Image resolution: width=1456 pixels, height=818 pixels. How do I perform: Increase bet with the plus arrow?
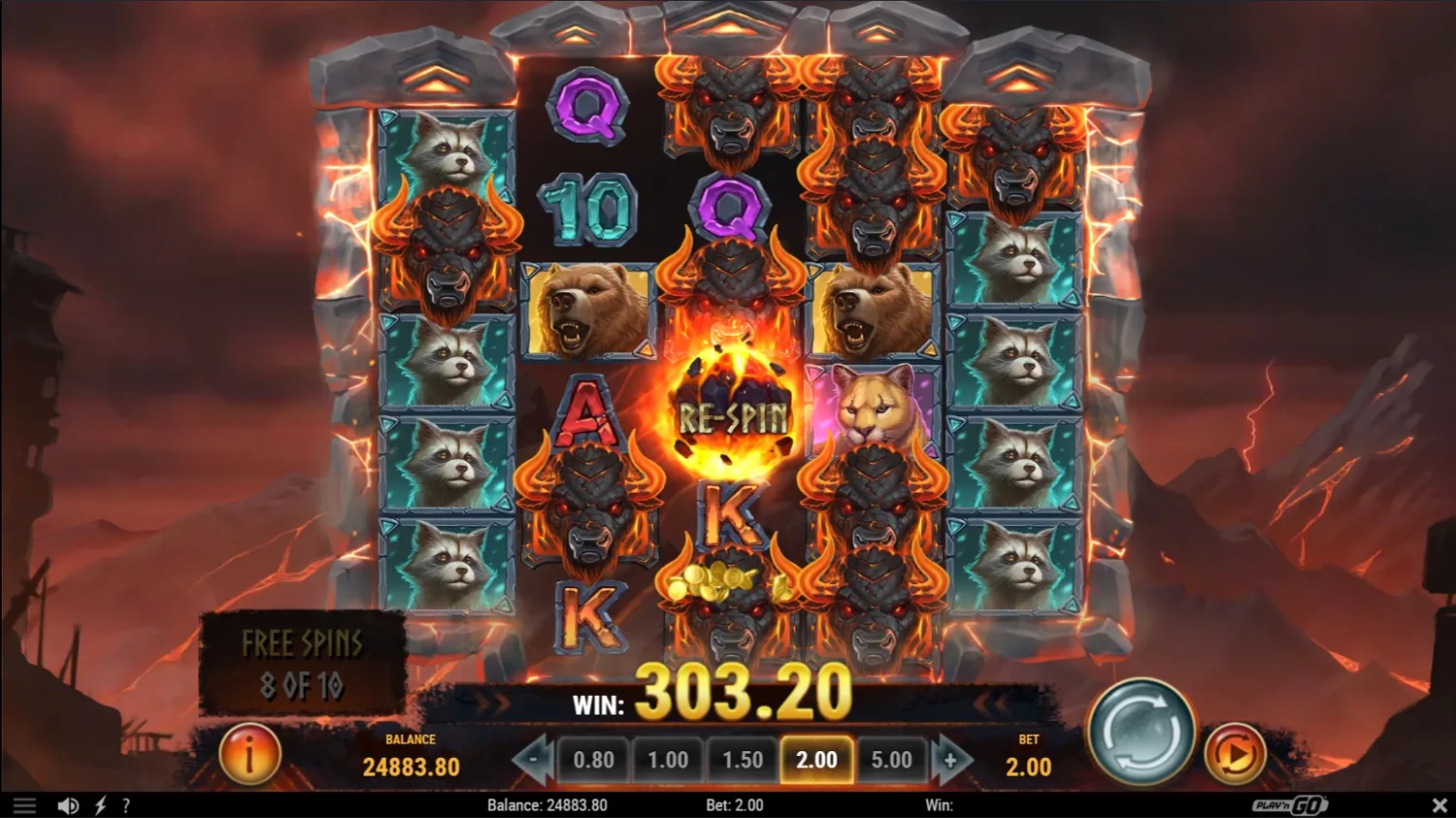[949, 760]
